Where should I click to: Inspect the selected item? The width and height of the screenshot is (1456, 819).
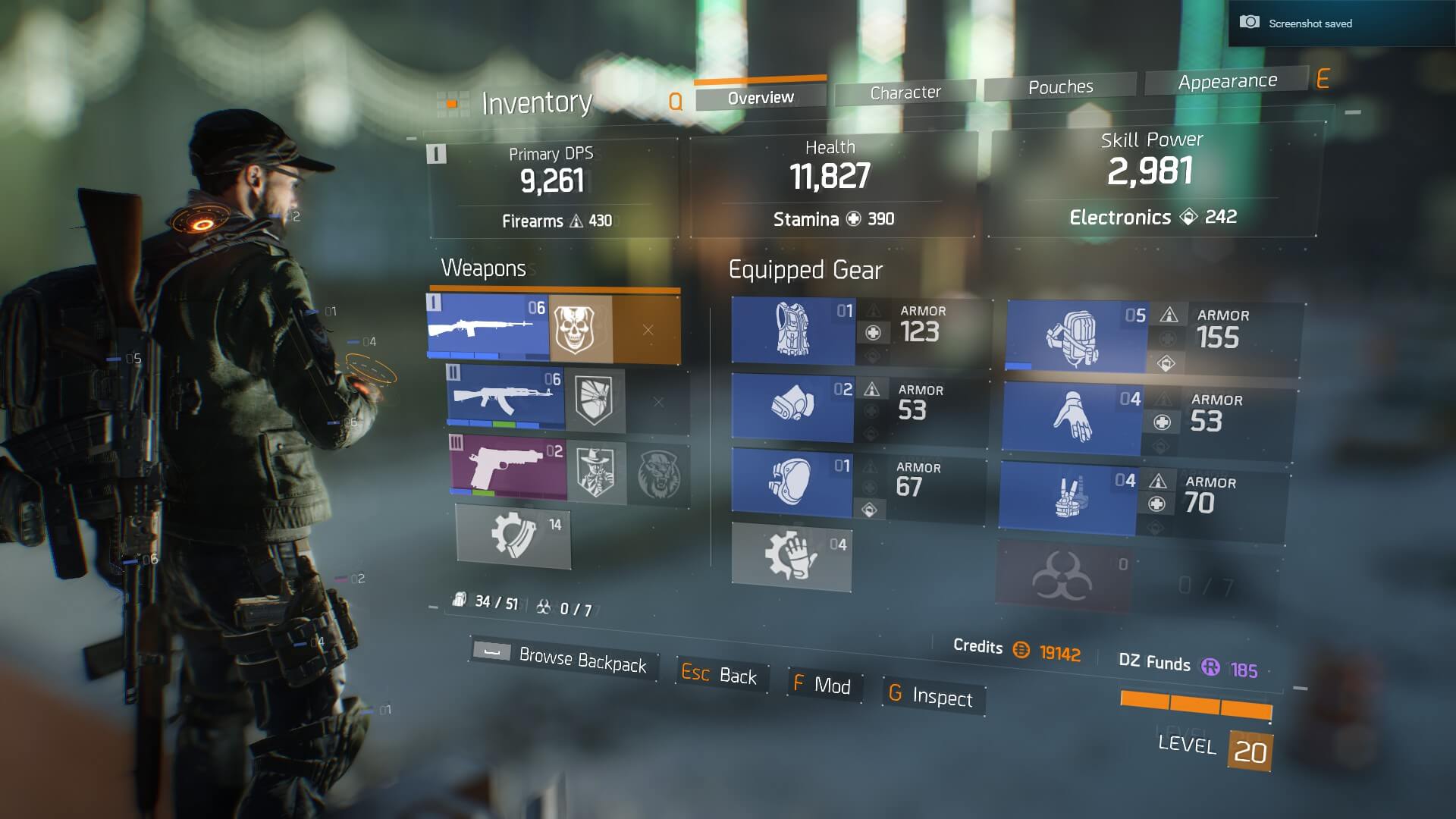click(933, 695)
